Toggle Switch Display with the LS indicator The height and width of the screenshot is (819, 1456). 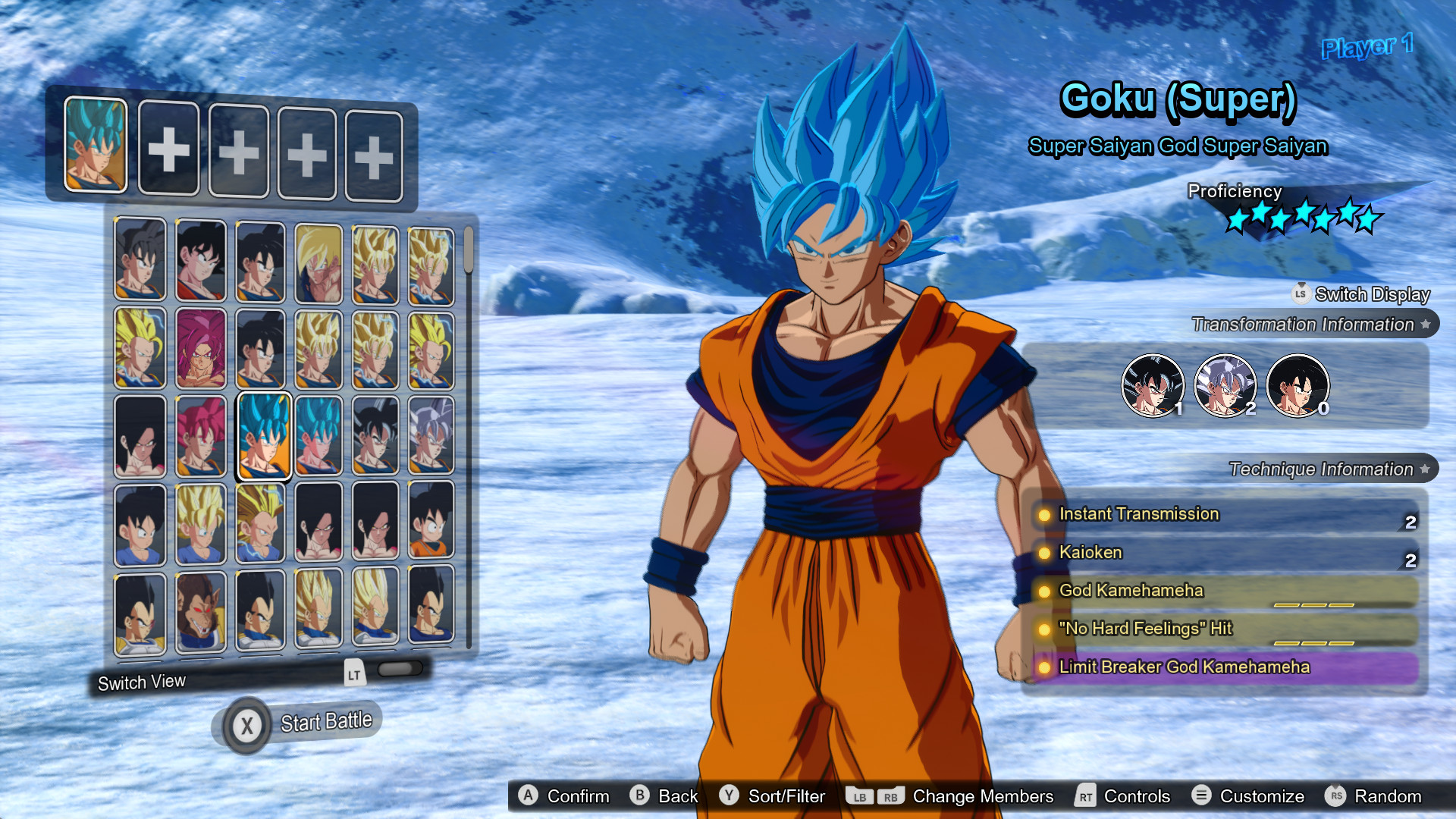(1301, 294)
